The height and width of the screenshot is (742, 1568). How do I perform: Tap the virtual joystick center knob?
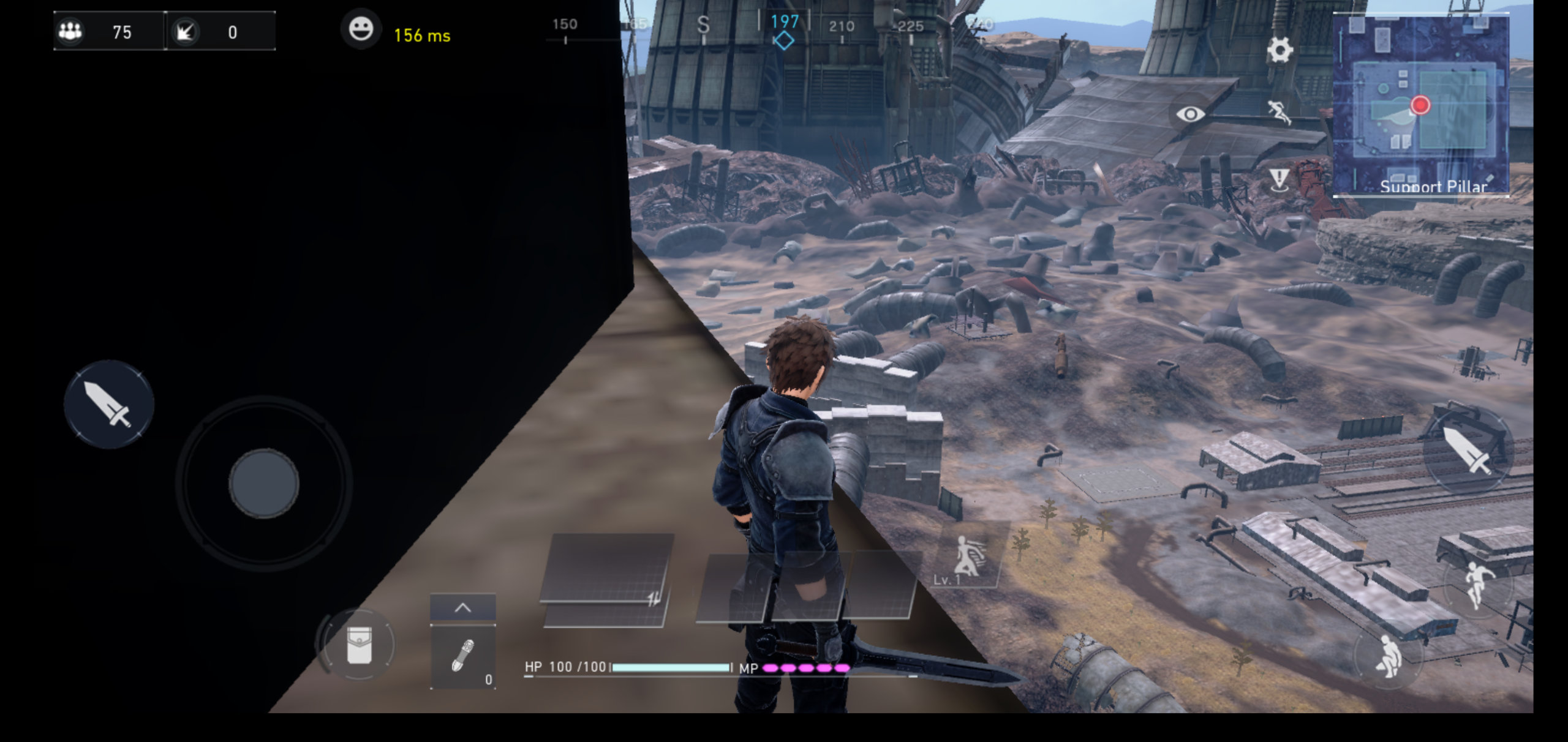tap(264, 483)
